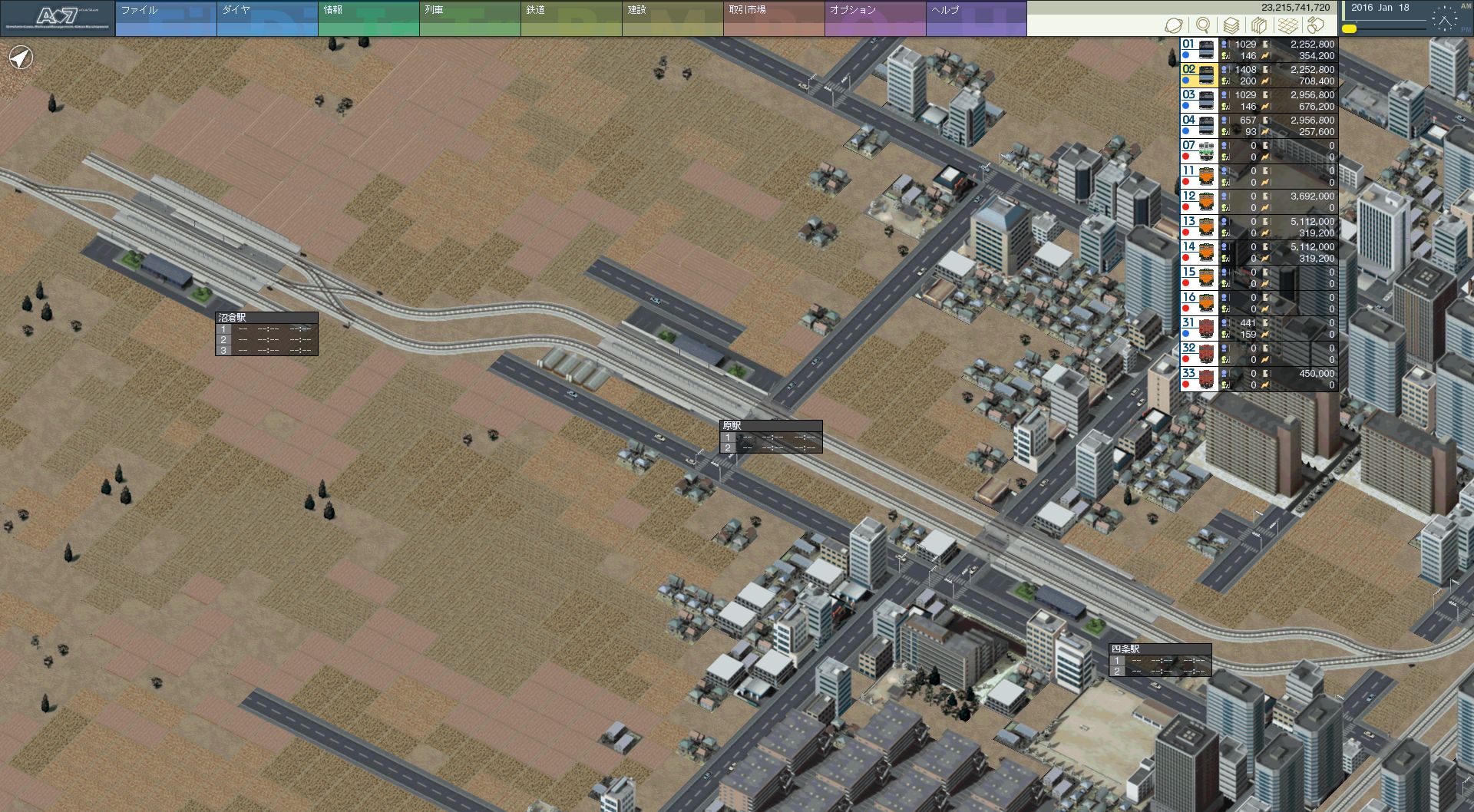Open the 鉄道 (Railway) menu
The width and height of the screenshot is (1474, 812).
pos(570,18)
